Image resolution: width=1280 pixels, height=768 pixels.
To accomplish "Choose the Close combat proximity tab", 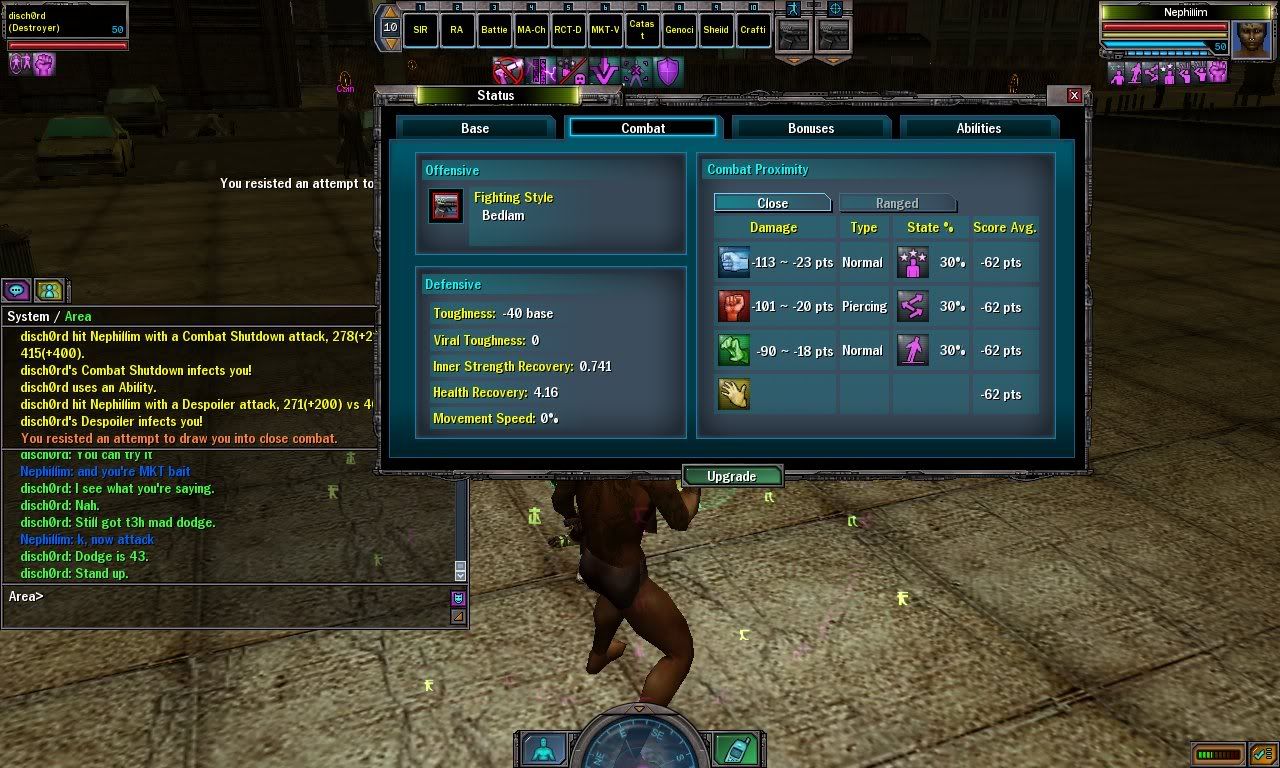I will tap(772, 203).
